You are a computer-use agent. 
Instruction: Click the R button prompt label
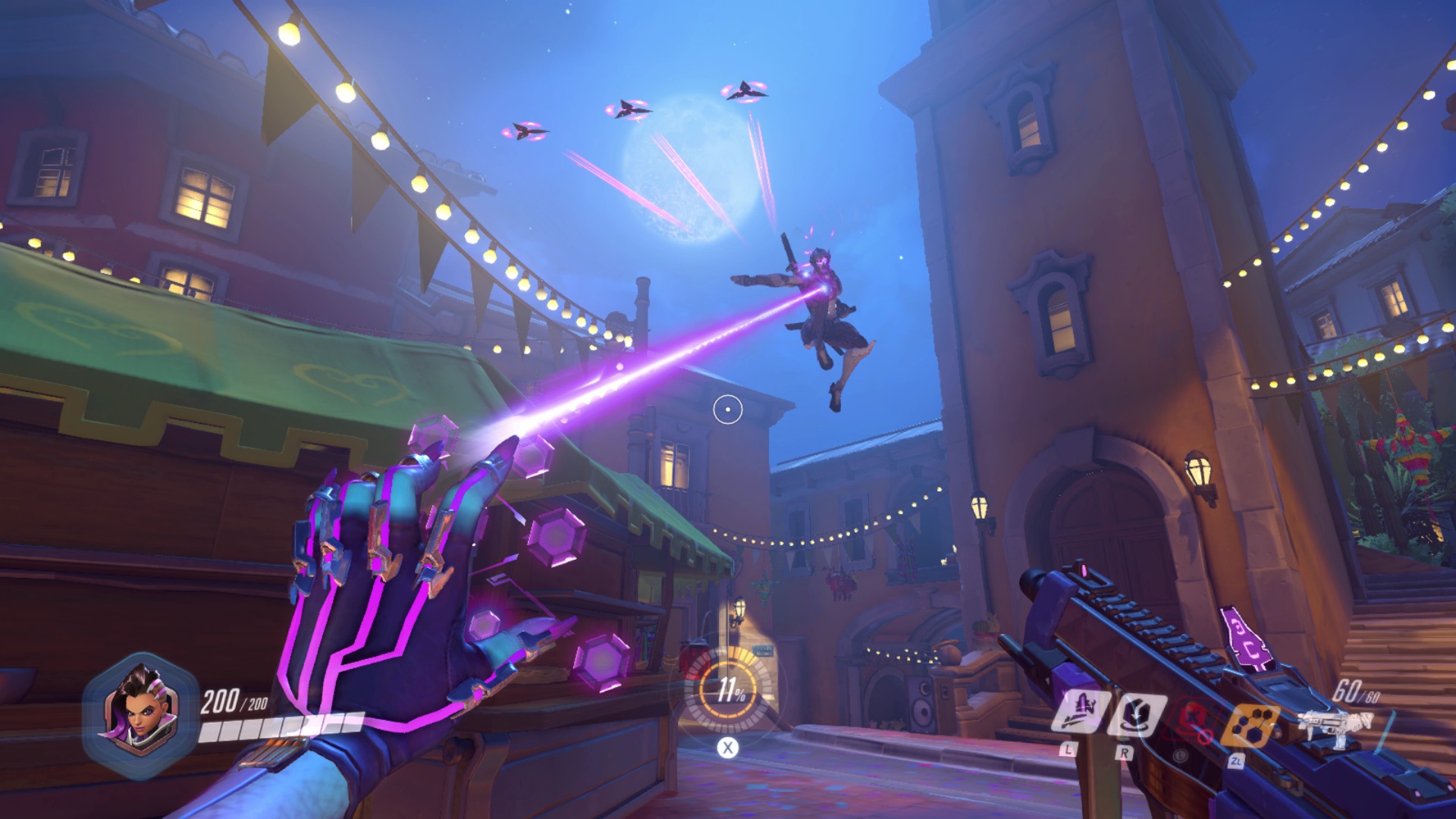pyautogui.click(x=1125, y=753)
